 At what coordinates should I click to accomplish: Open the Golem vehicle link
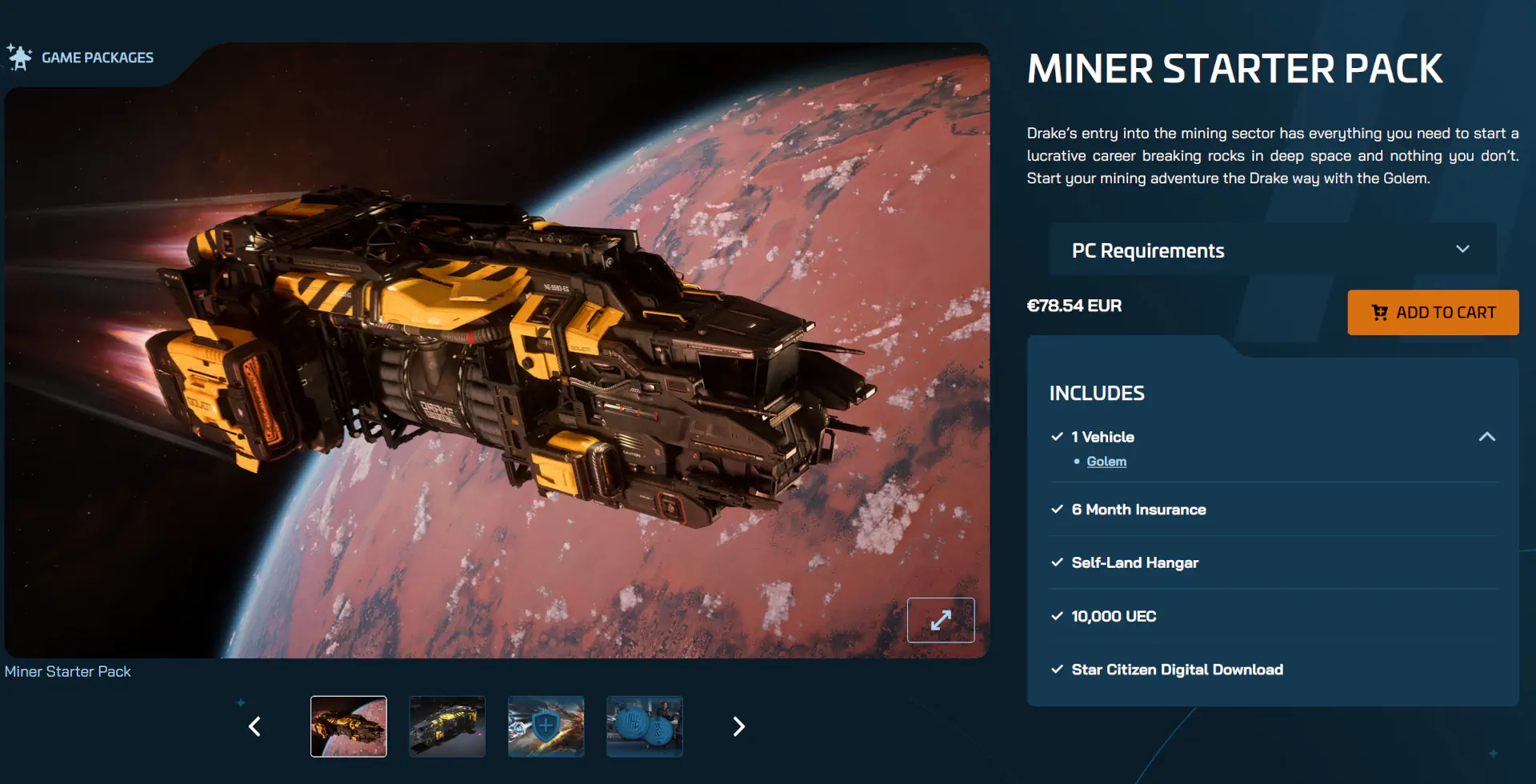[x=1106, y=462]
